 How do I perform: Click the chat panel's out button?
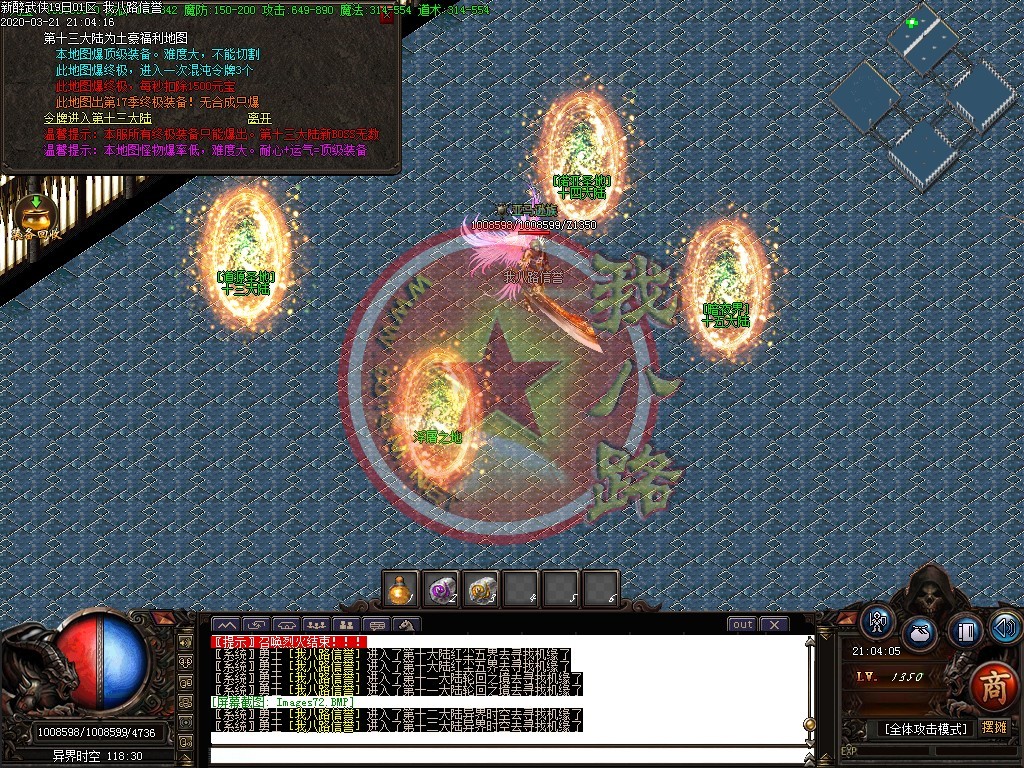click(x=742, y=625)
